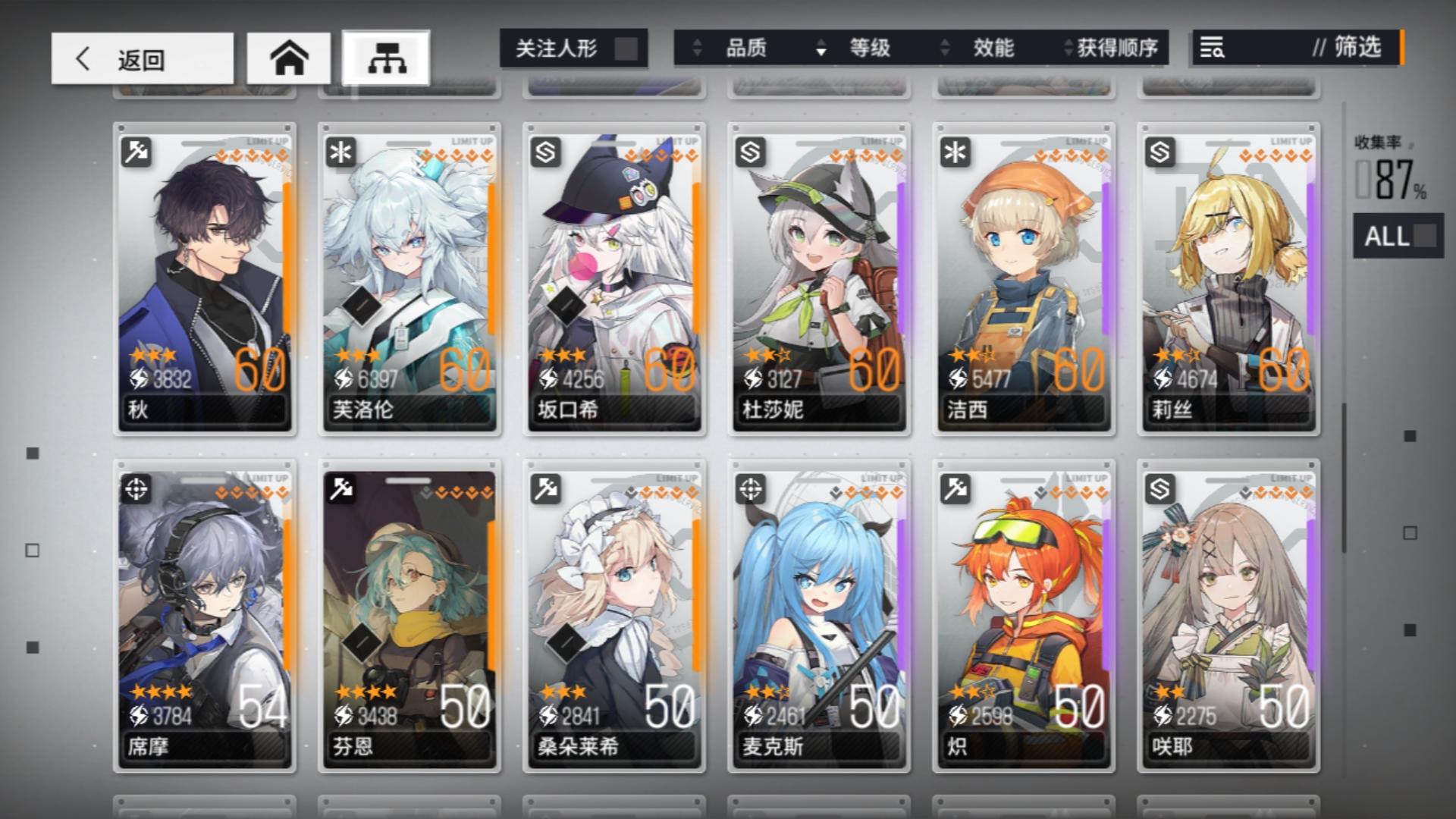
Task: Select the 获得顺序 menu option
Action: tap(1115, 48)
